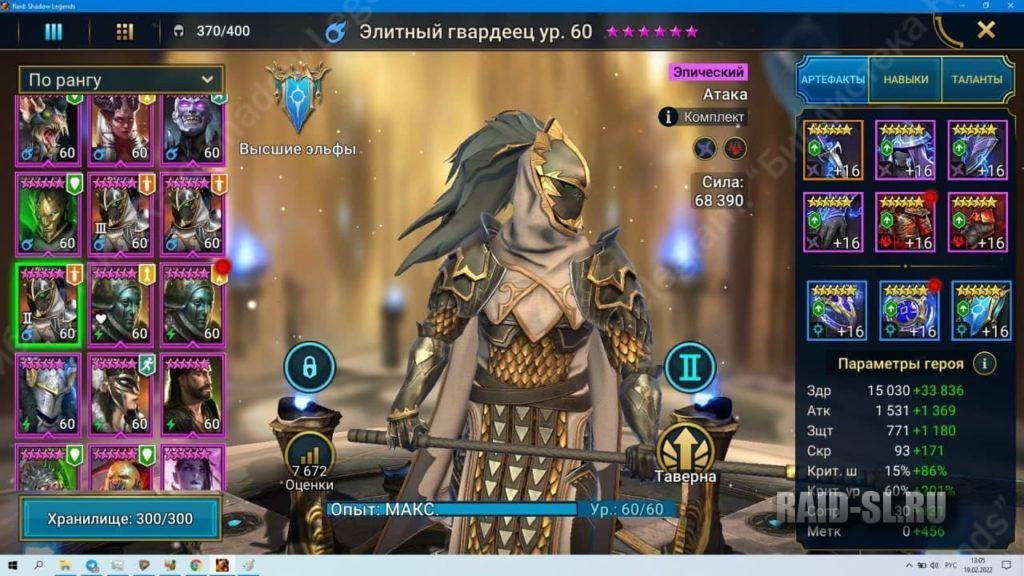Click the zodiac II ascension button
The width and height of the screenshot is (1024, 576).
[689, 368]
